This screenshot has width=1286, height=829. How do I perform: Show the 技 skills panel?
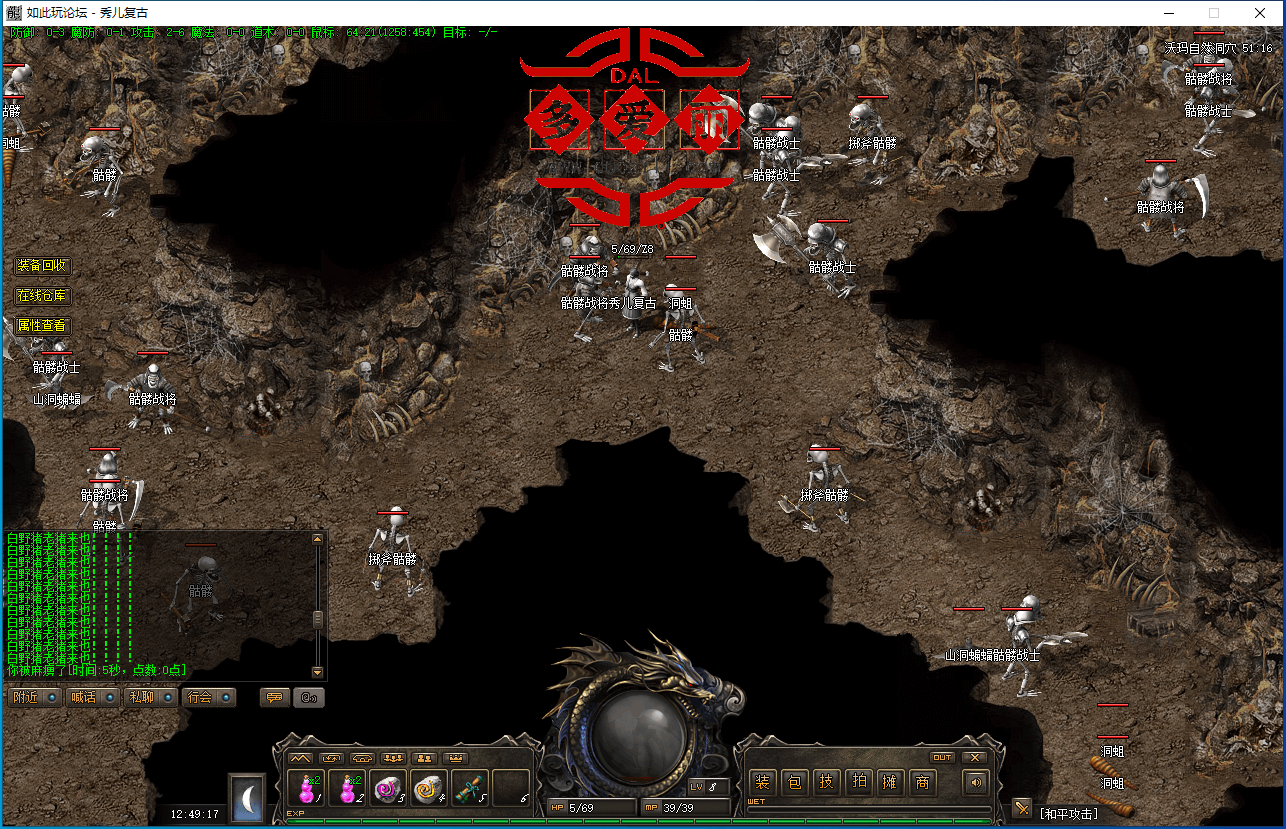tap(826, 782)
